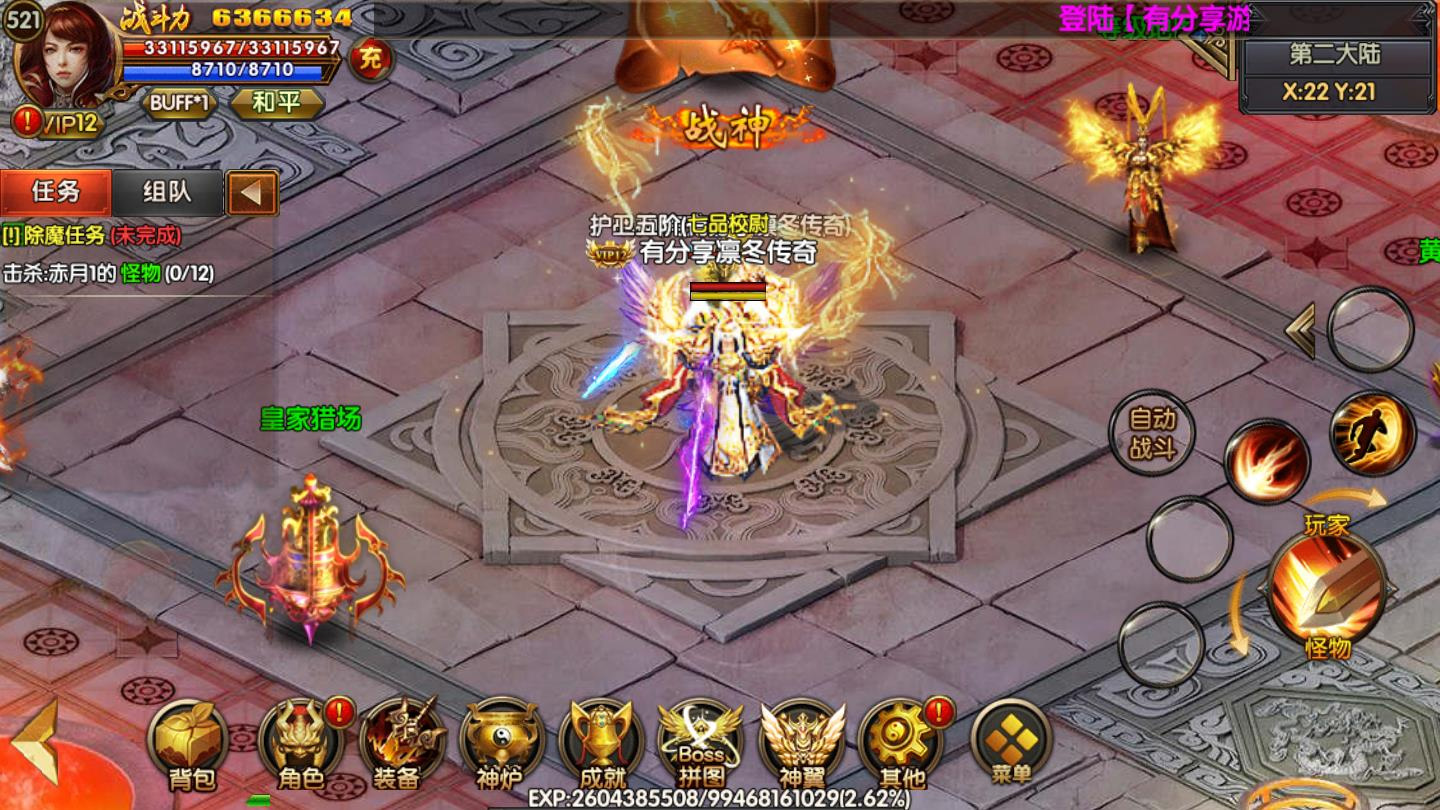1440x810 pixels.
Task: Select the 除魔任务 quest entry
Action: click(x=92, y=236)
